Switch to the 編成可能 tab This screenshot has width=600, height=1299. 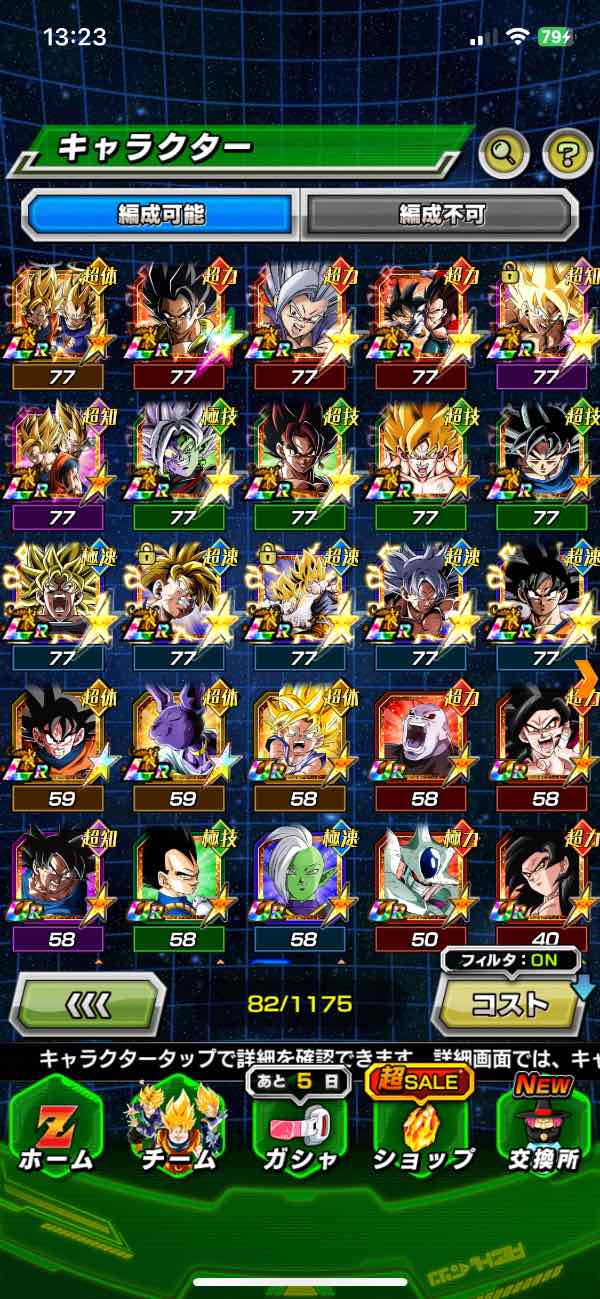click(x=161, y=214)
